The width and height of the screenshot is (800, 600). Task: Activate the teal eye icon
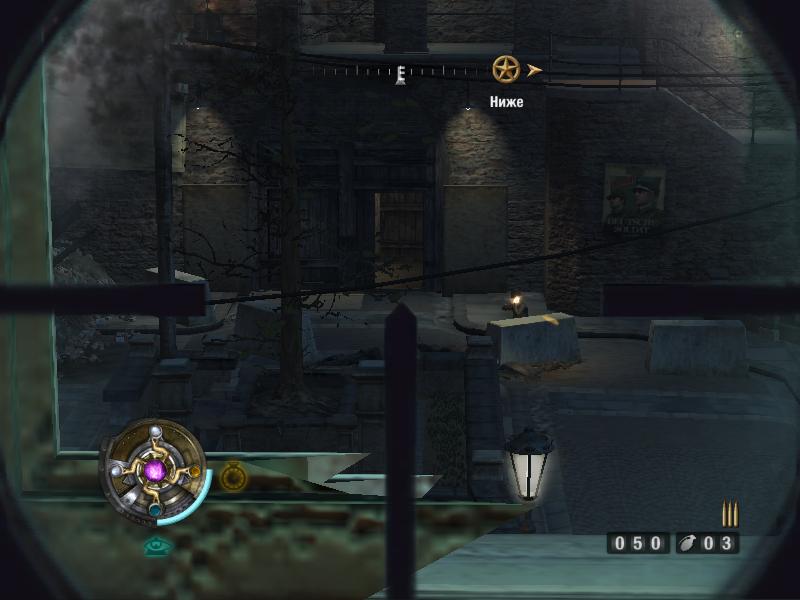click(x=155, y=546)
